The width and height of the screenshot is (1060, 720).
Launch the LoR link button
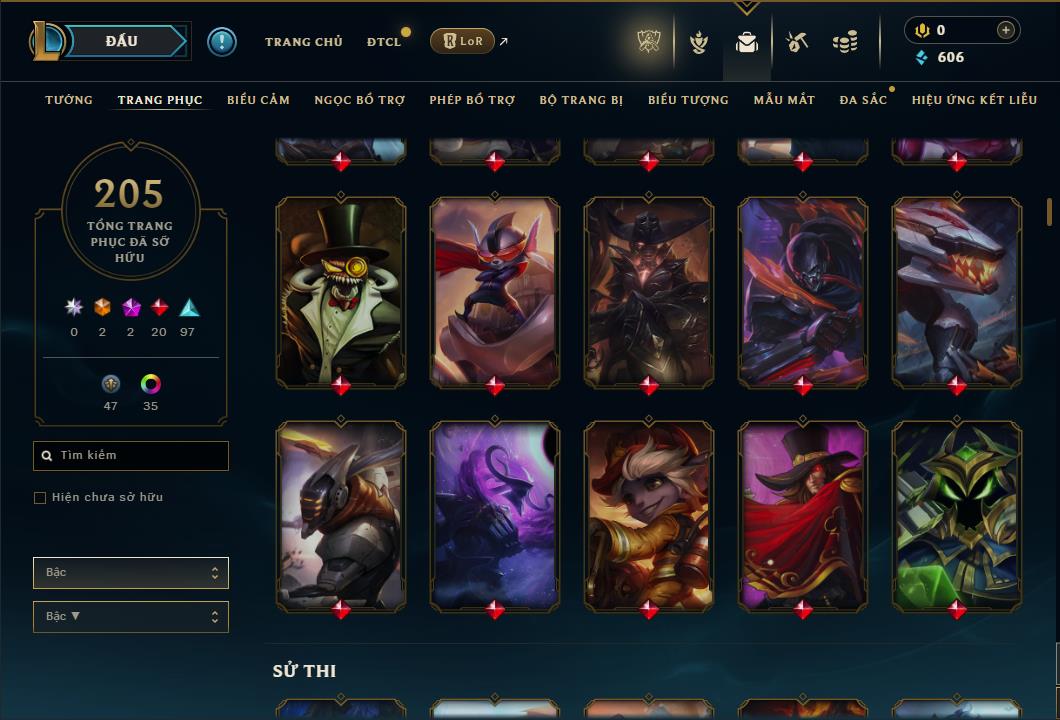[x=463, y=41]
